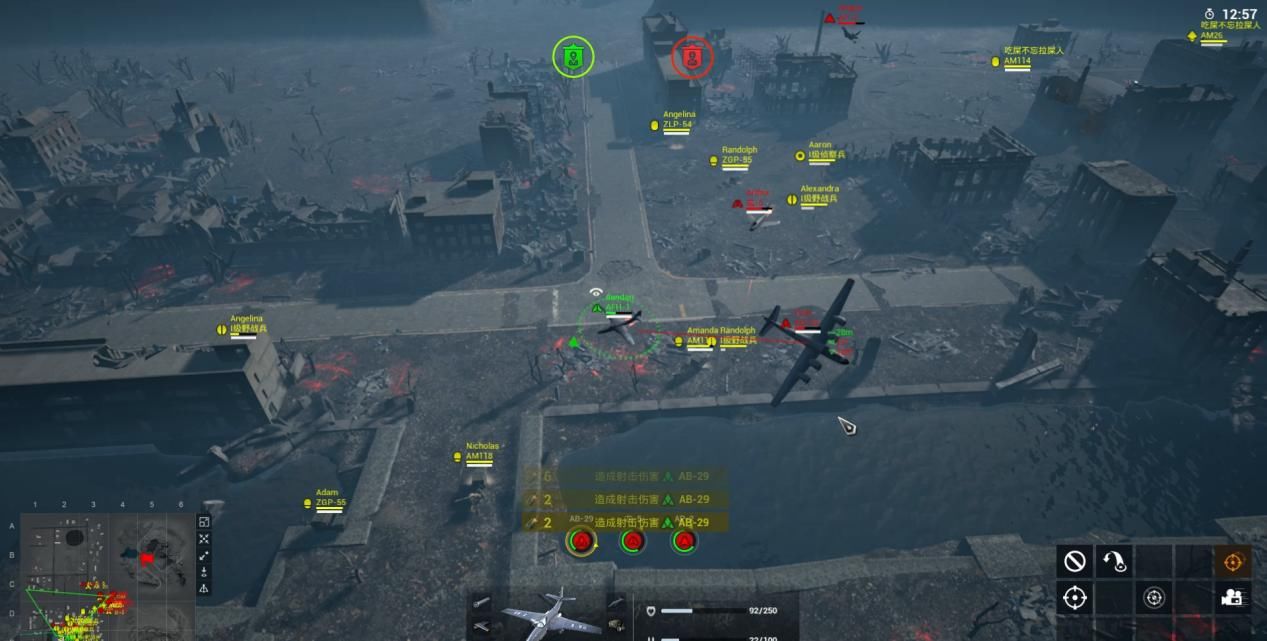Select the bullet weapon slot beside portrait
The width and height of the screenshot is (1267, 641).
pos(482,603)
